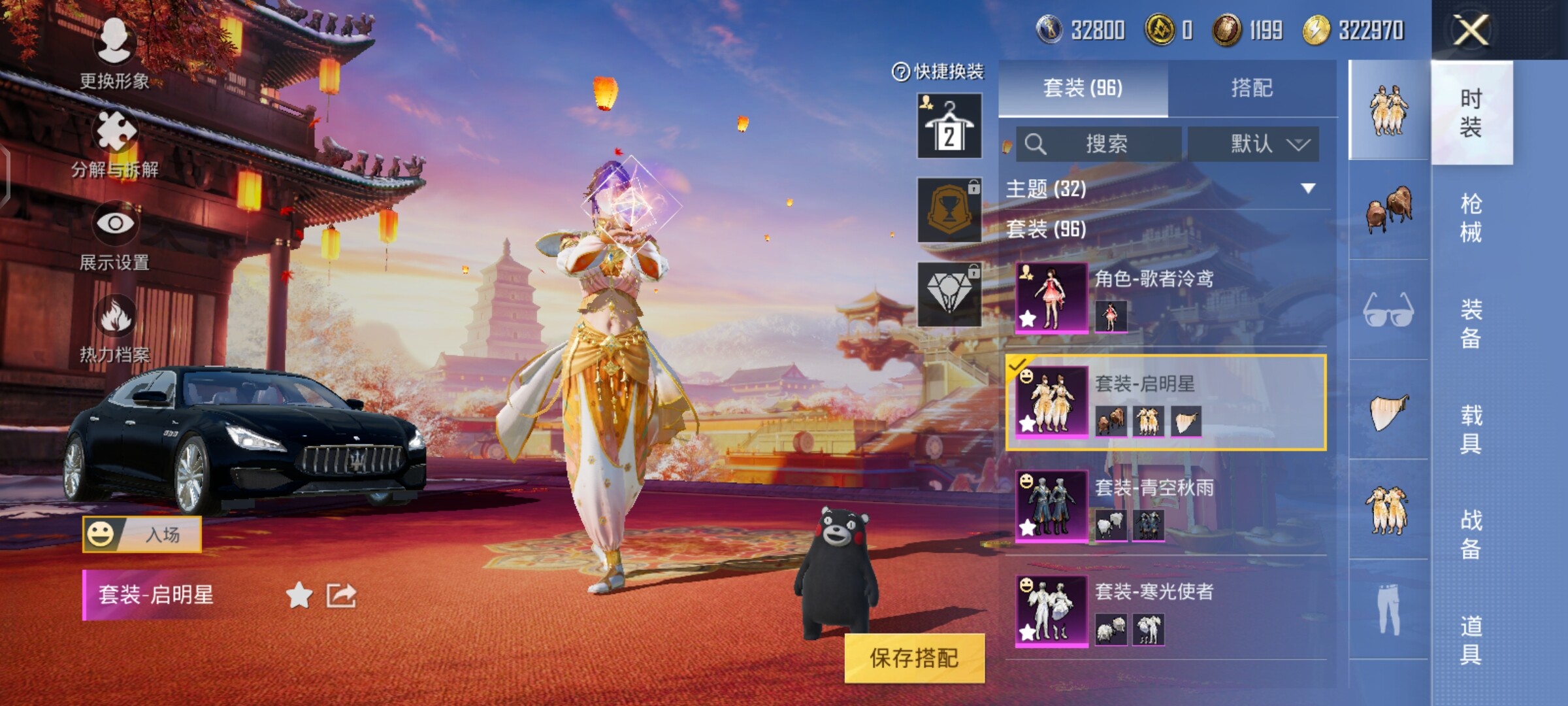
Task: Favorite the outfit with the star icon
Action: (x=299, y=595)
